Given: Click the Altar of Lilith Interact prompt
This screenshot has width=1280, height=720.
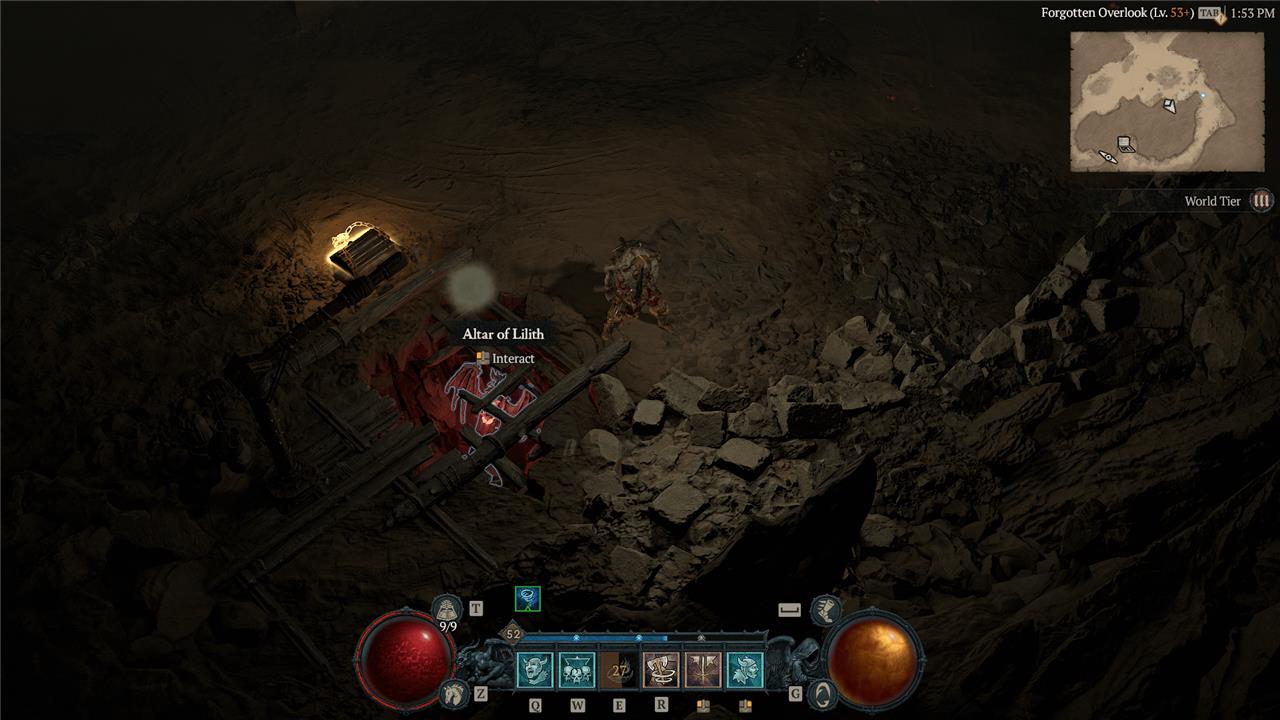Looking at the screenshot, I should click(x=505, y=358).
